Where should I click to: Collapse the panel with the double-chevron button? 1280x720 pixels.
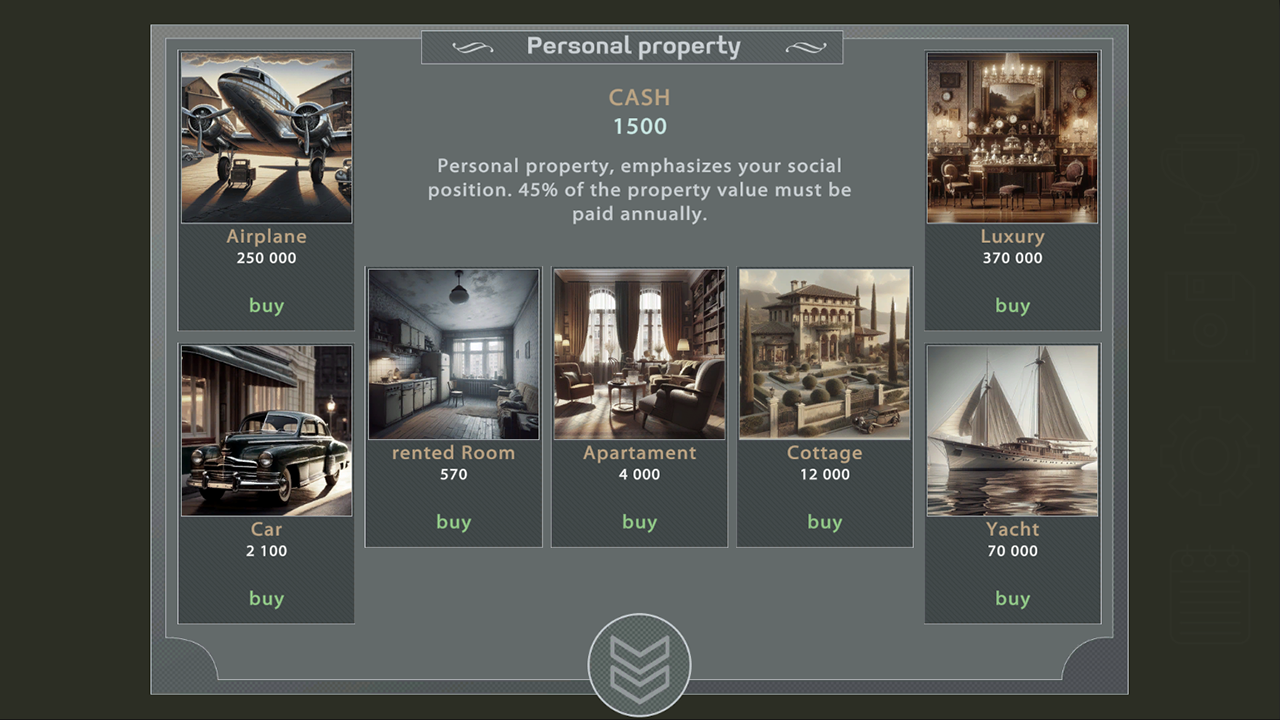tap(640, 662)
